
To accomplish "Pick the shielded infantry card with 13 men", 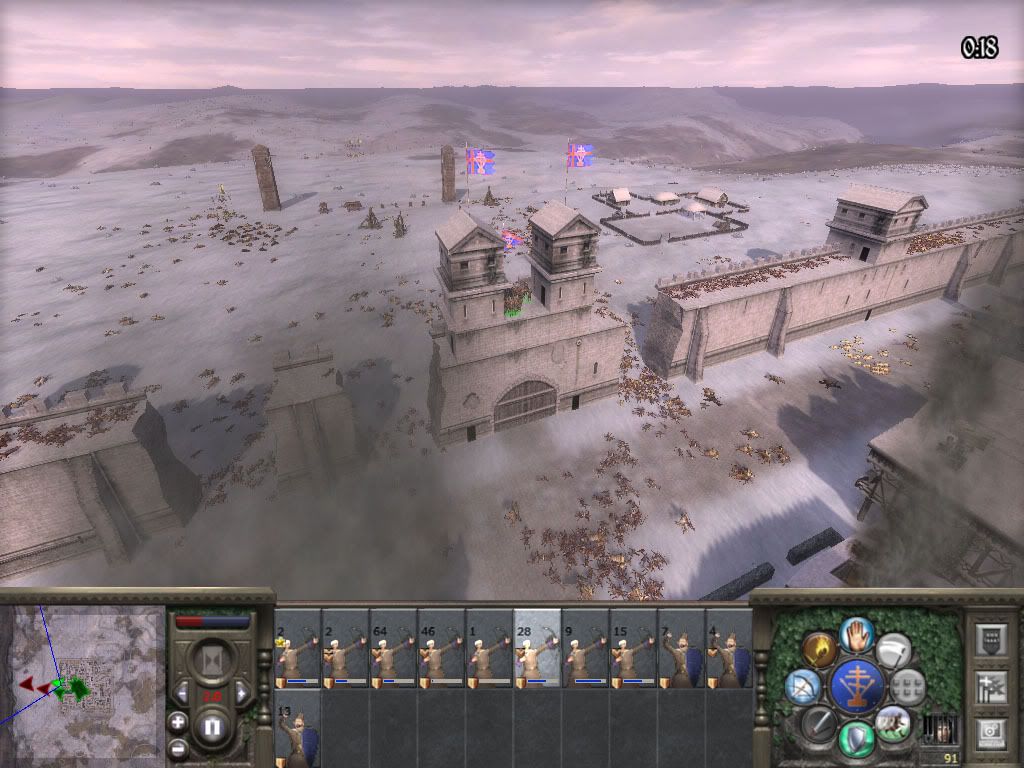I will (297, 727).
